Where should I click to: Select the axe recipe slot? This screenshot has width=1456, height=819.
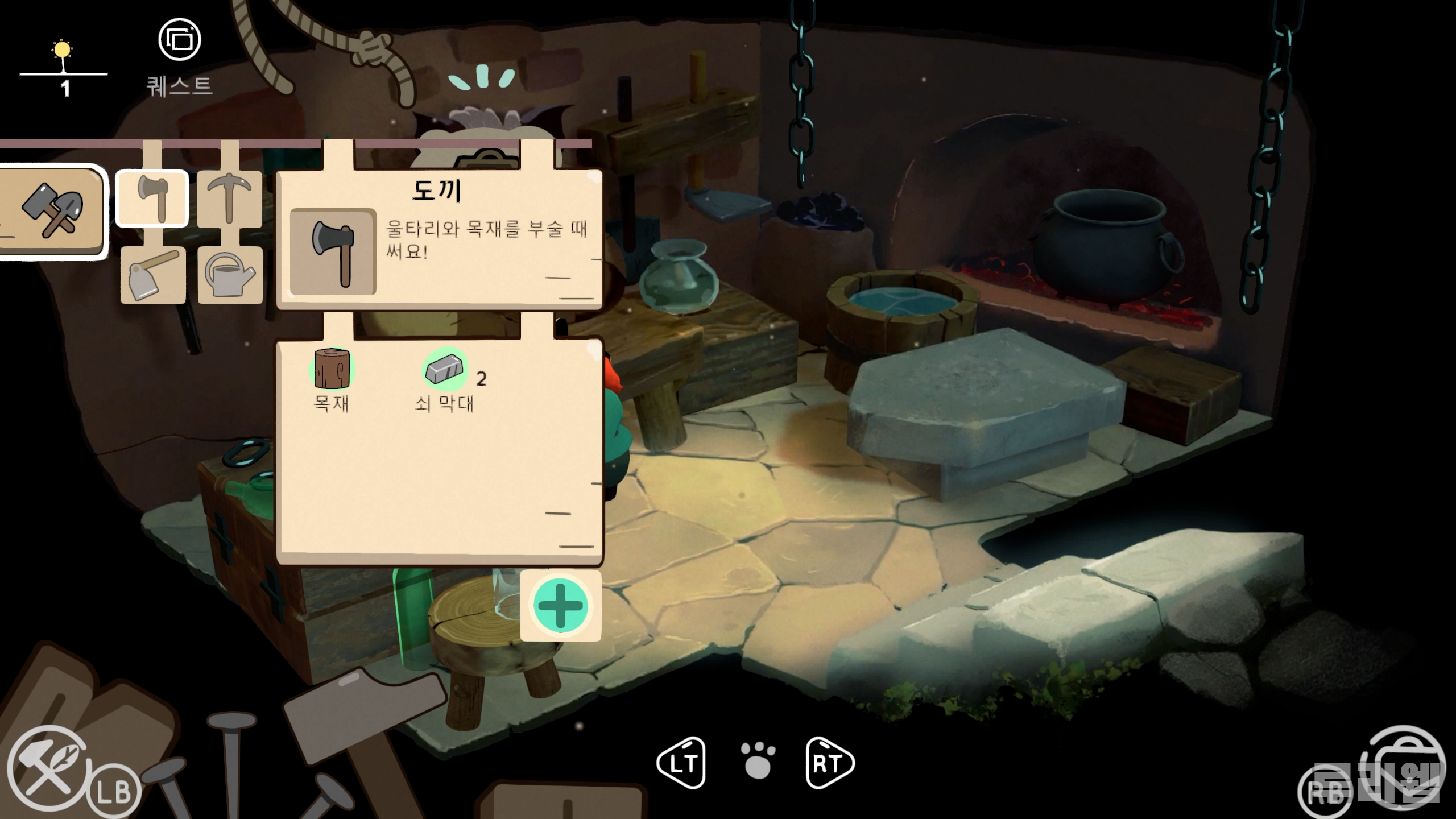(x=152, y=198)
